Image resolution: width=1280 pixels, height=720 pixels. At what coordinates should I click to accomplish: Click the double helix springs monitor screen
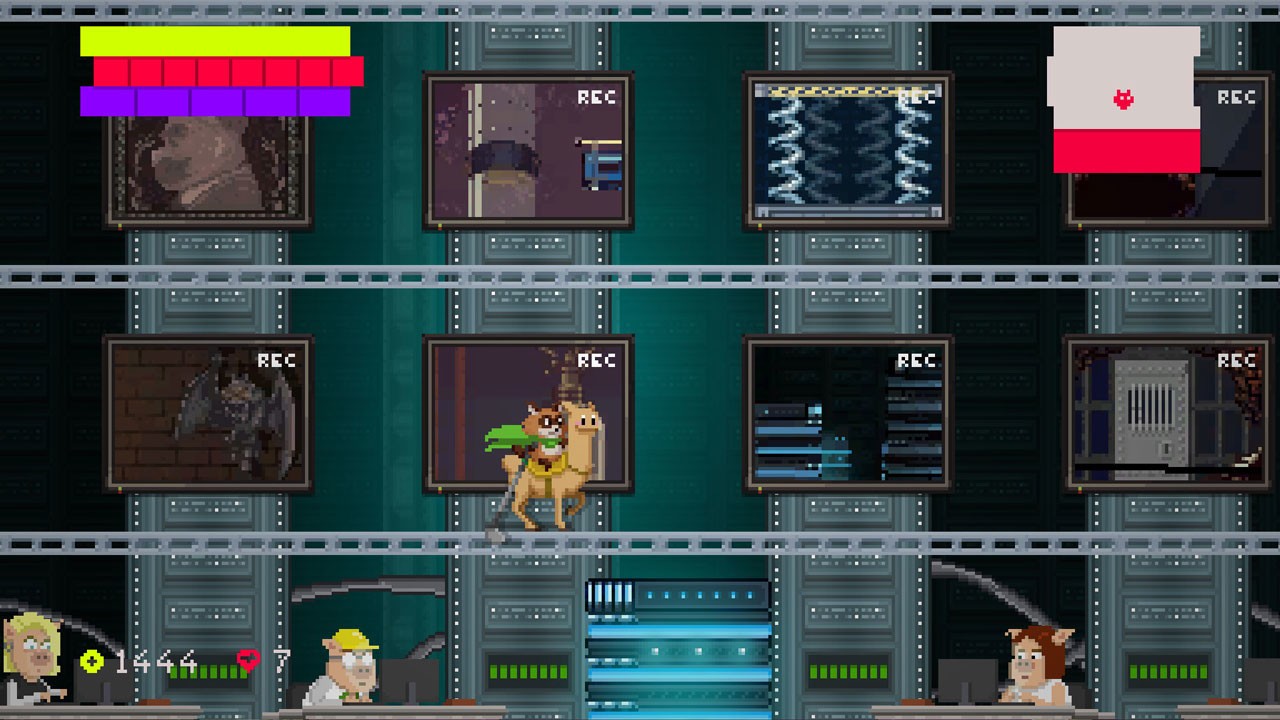[x=848, y=148]
